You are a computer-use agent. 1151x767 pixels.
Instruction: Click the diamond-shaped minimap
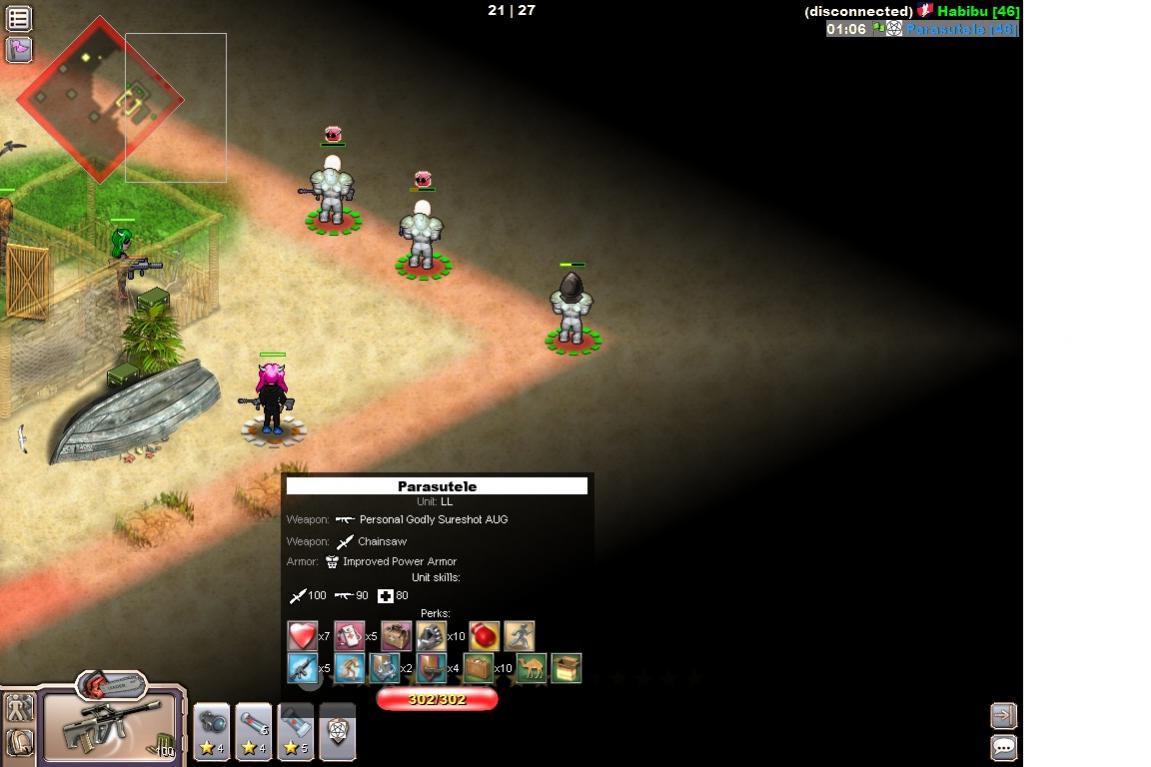(99, 99)
